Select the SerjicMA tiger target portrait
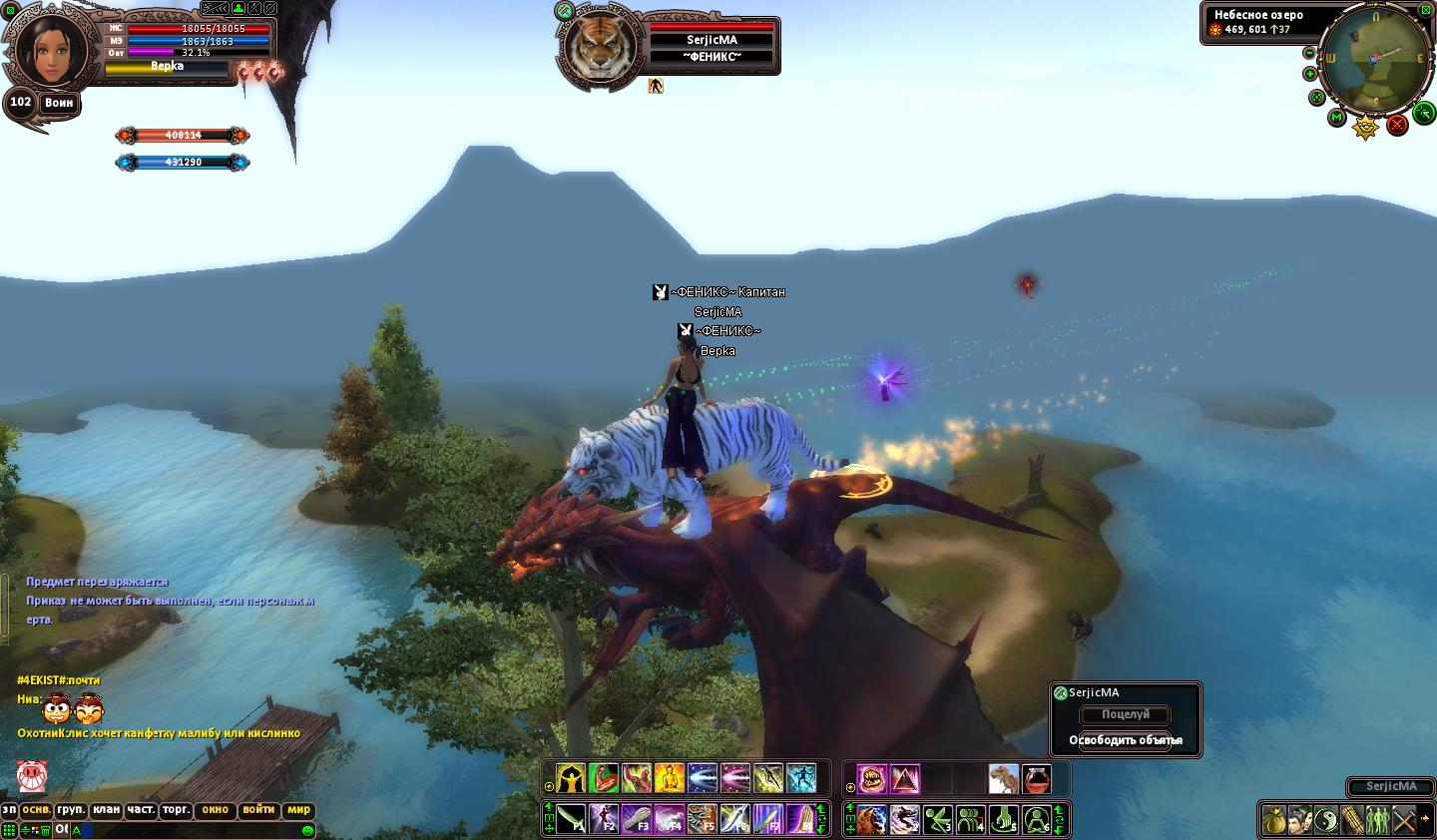Image resolution: width=1437 pixels, height=840 pixels. [x=599, y=47]
